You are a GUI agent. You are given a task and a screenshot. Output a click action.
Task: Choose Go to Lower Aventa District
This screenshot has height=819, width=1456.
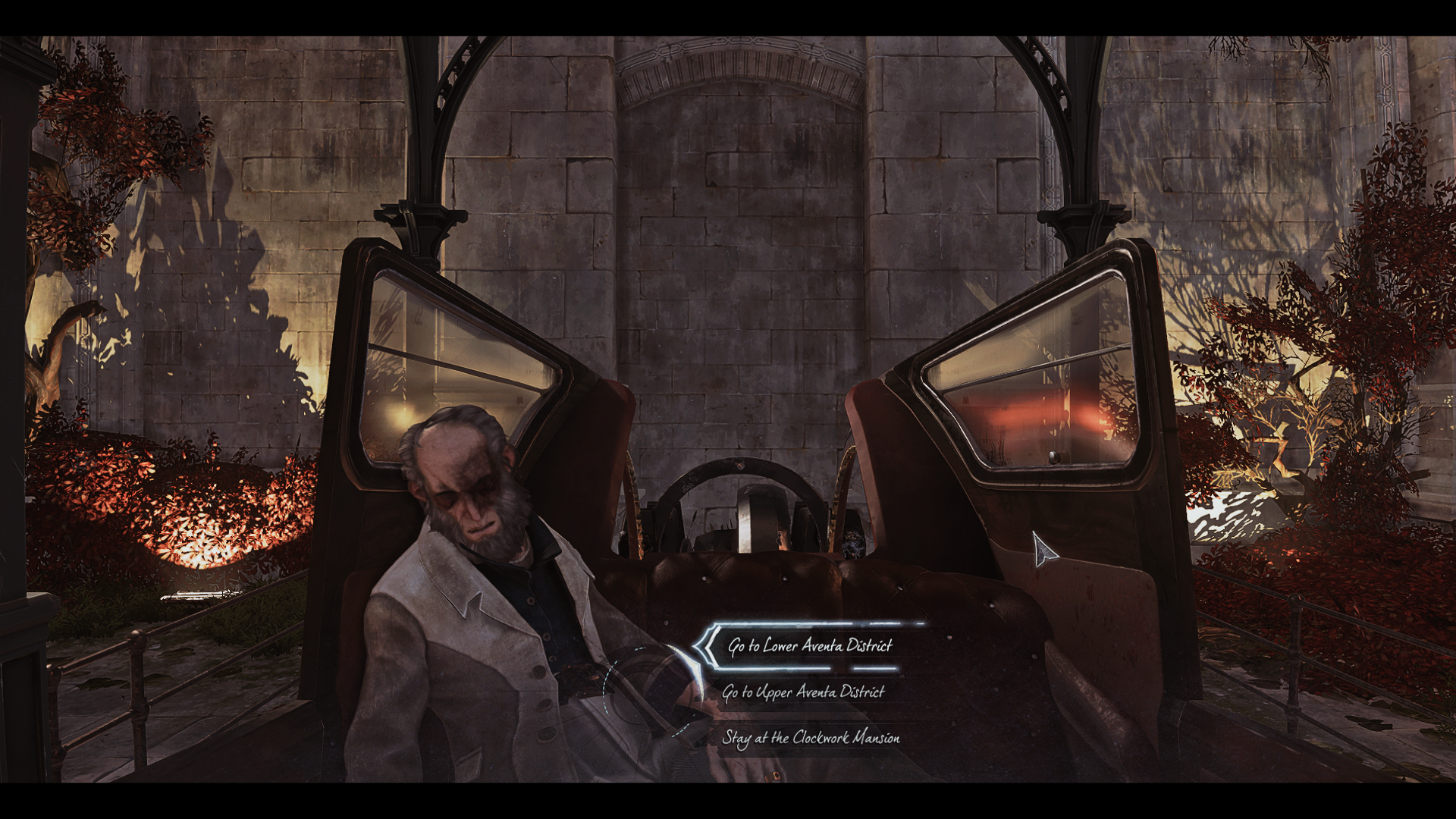(x=810, y=646)
